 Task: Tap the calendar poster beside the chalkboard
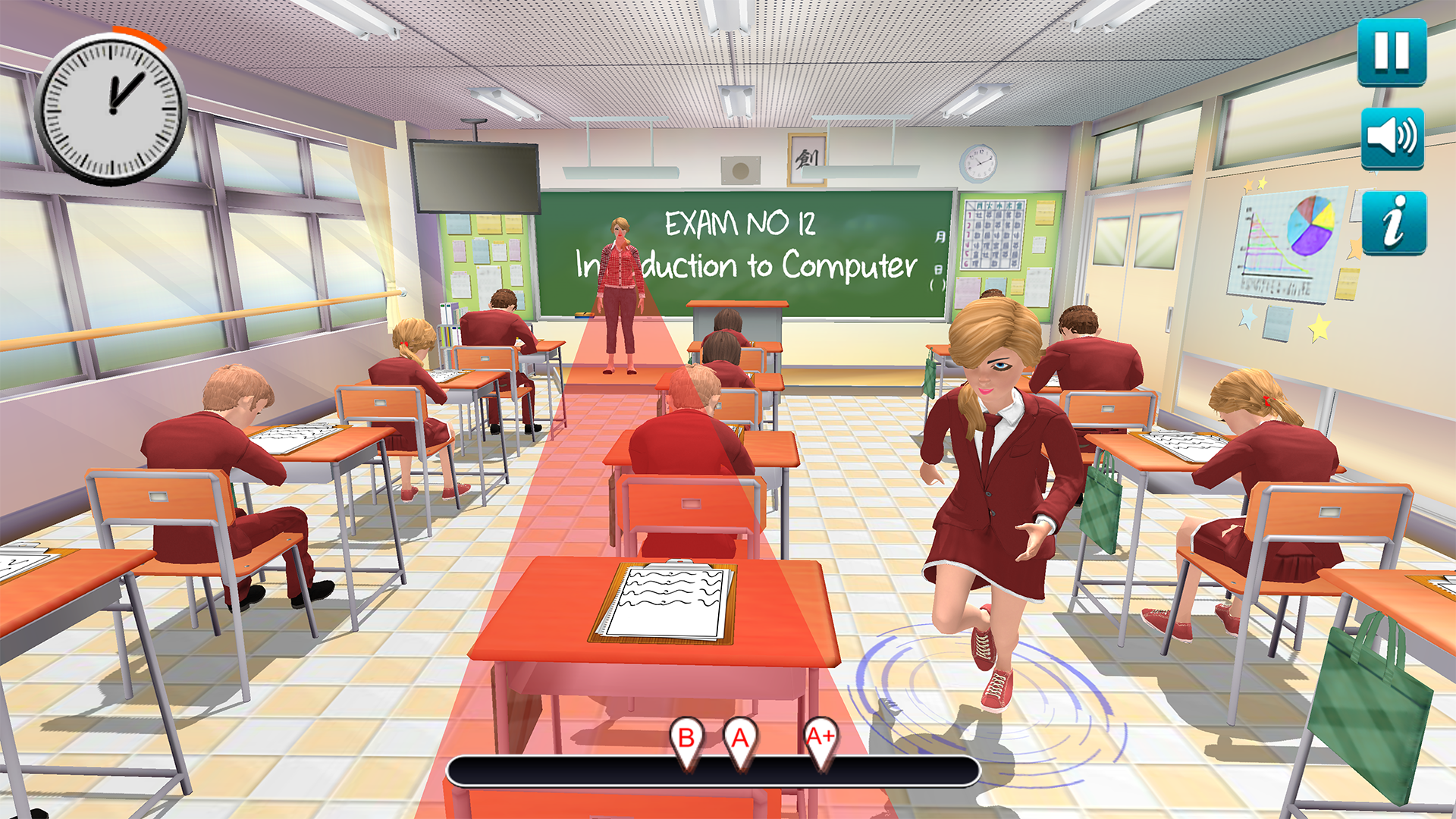click(993, 235)
